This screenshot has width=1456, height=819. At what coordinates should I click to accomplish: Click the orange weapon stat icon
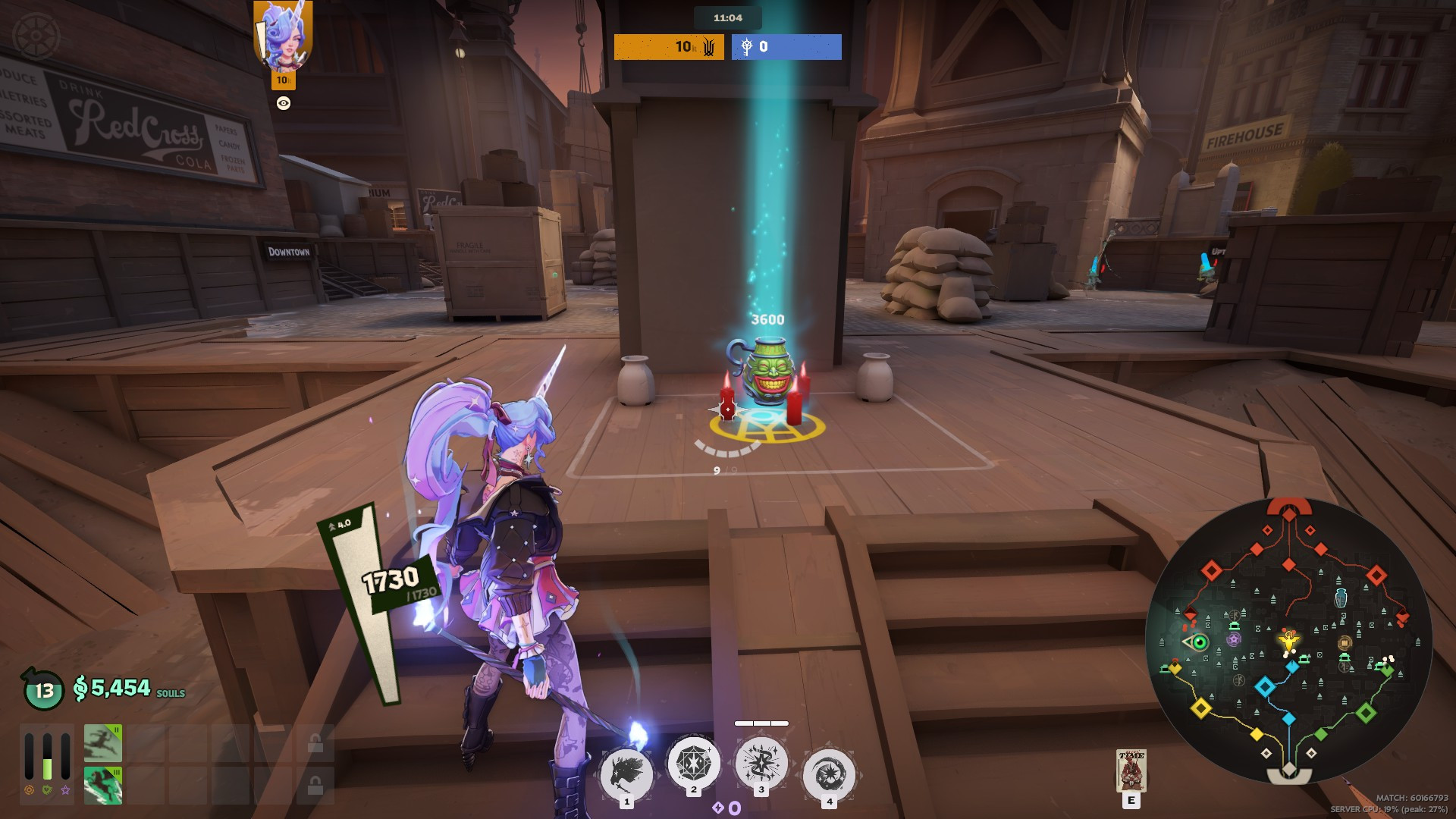(x=29, y=789)
